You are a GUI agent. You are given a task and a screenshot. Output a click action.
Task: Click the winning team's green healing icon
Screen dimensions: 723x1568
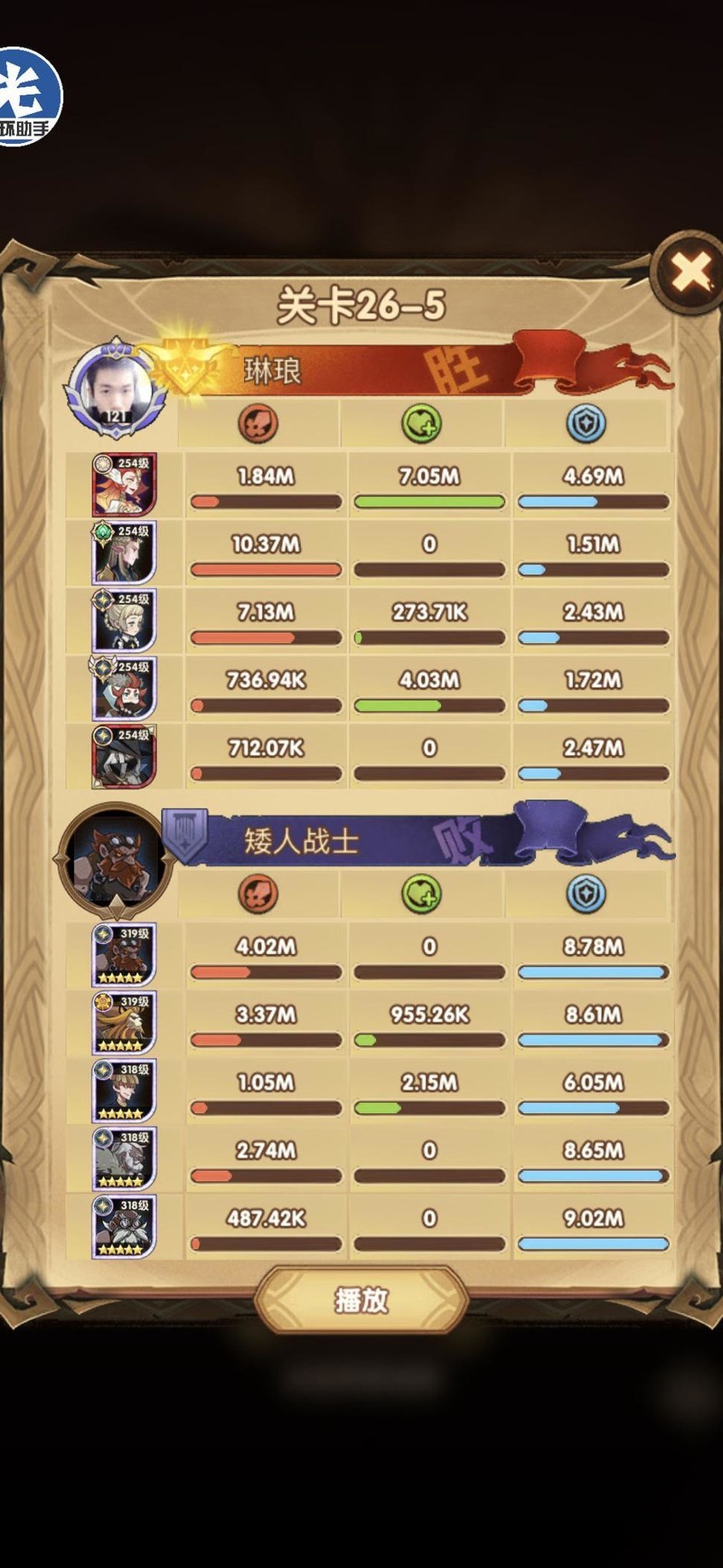pyautogui.click(x=421, y=423)
